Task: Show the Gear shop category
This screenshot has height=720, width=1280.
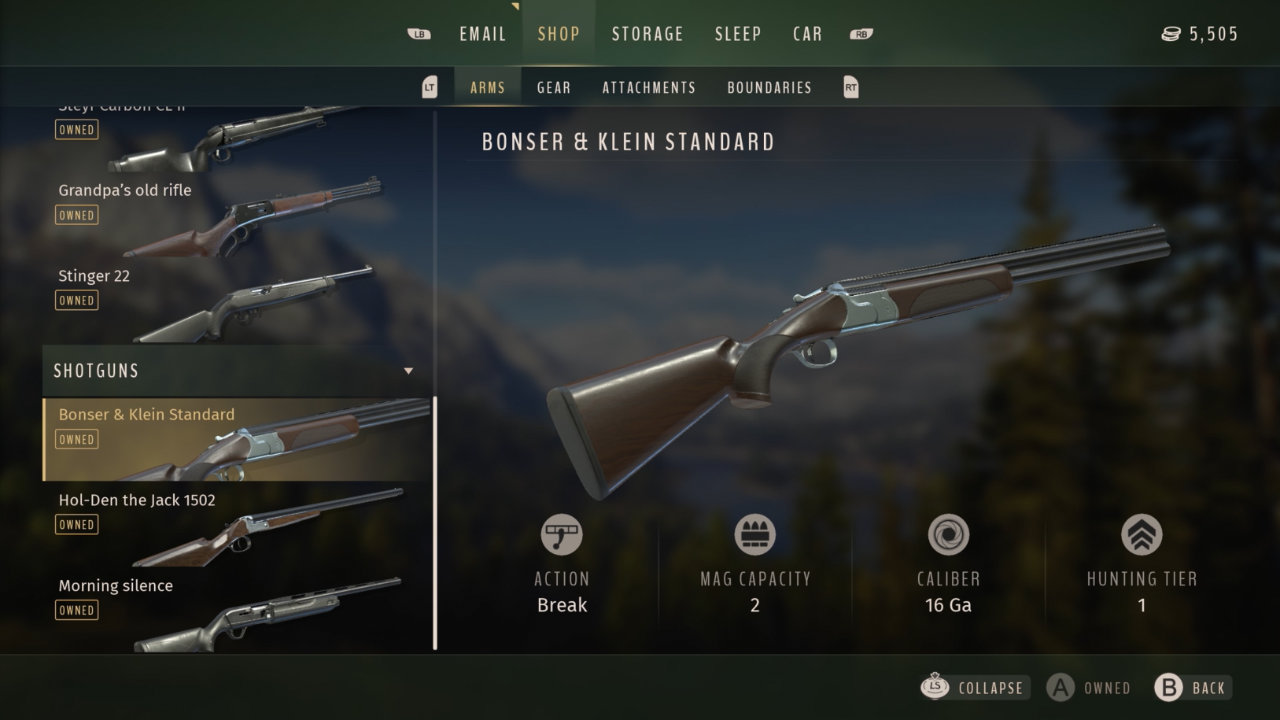Action: click(x=553, y=88)
